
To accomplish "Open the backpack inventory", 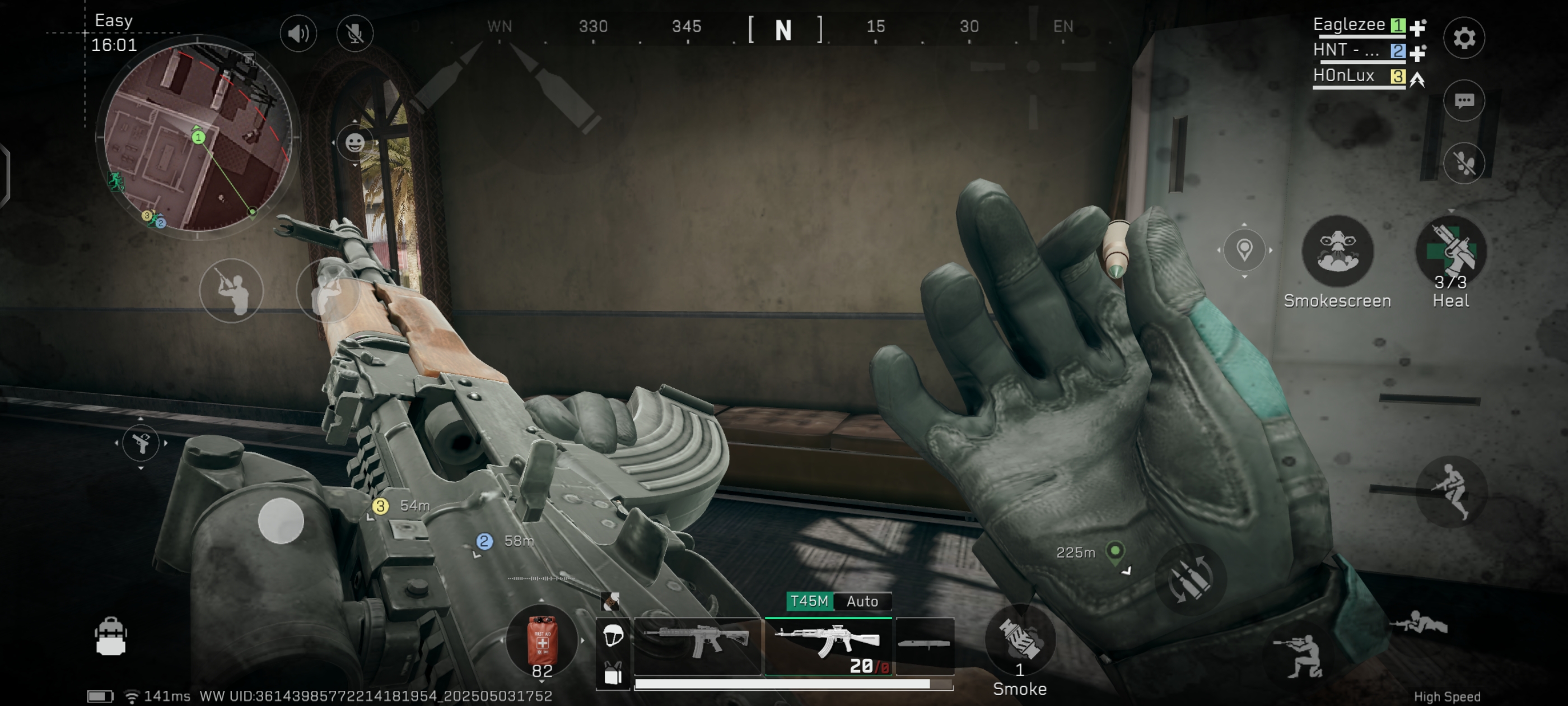I will click(x=111, y=637).
